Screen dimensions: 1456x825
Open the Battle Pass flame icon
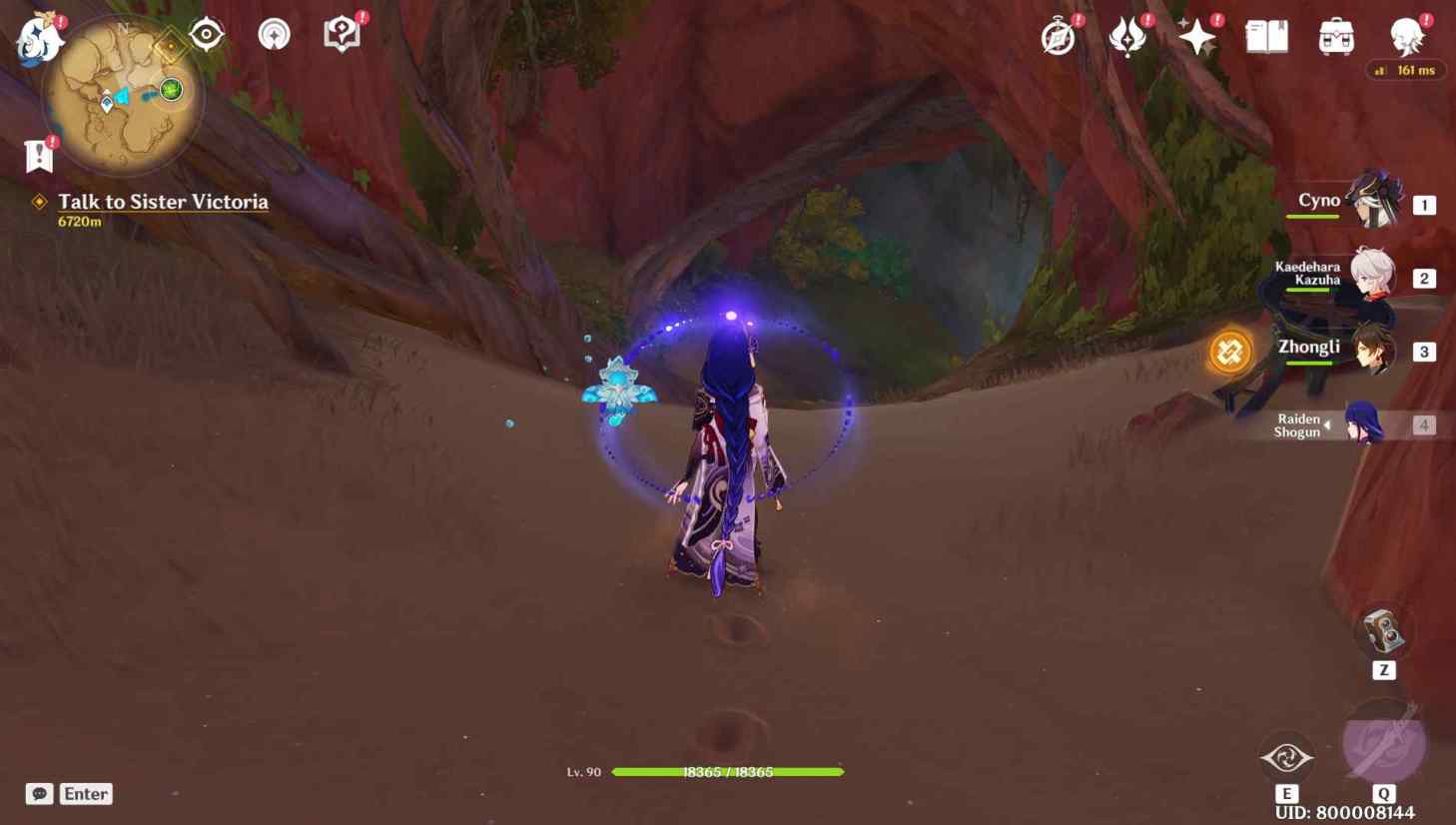pyautogui.click(x=1126, y=35)
